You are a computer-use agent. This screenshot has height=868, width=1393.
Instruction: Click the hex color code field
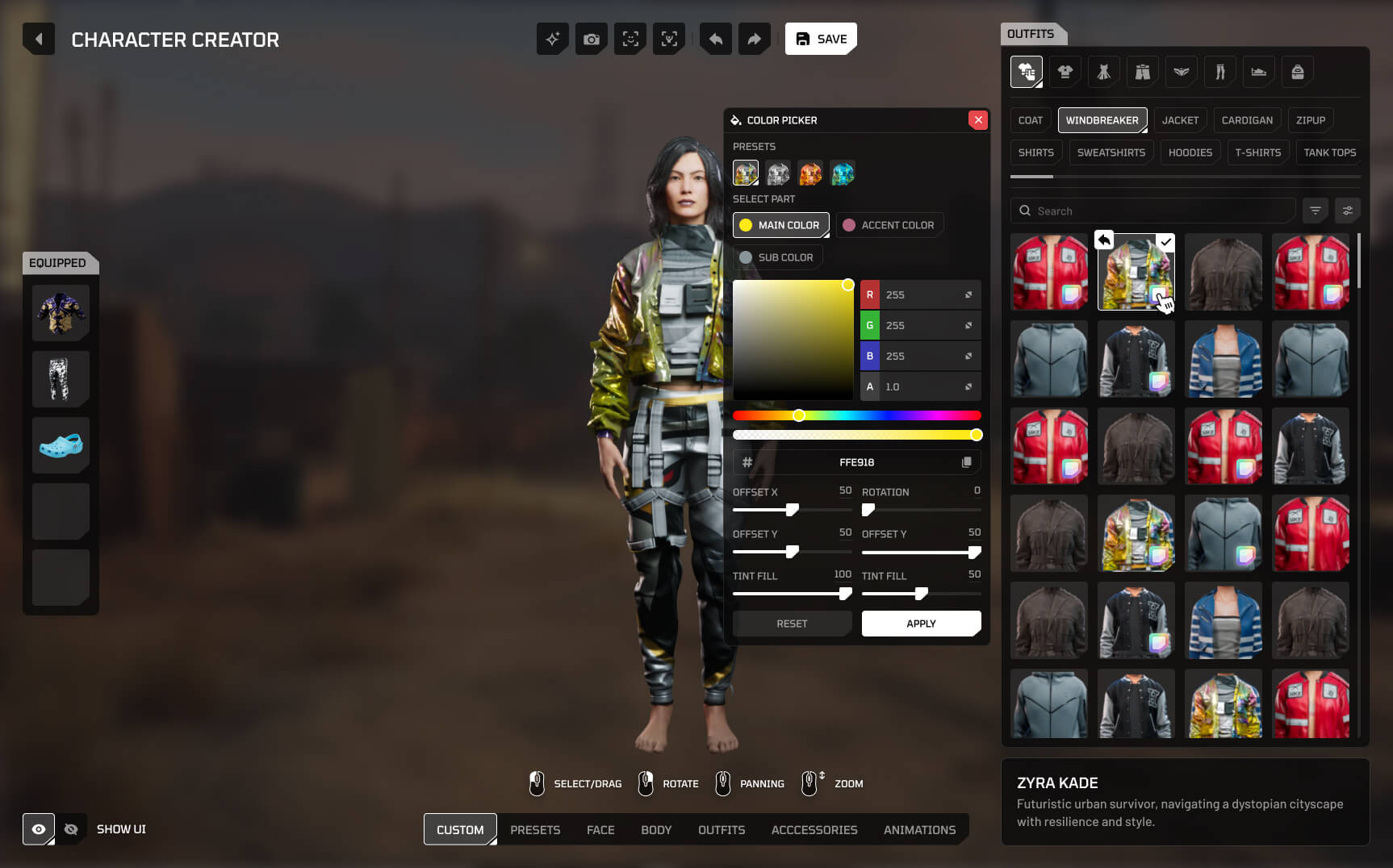[856, 462]
